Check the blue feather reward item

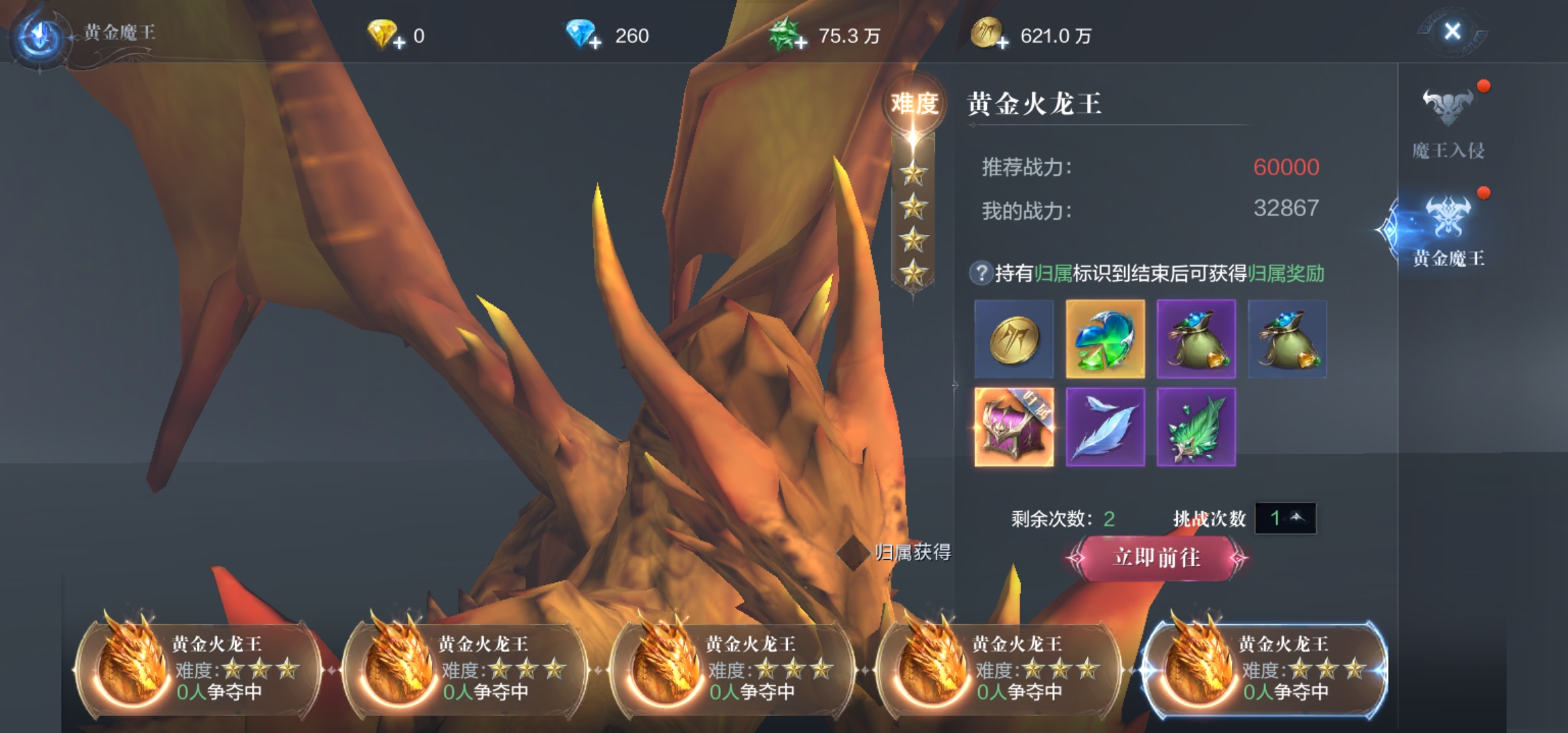click(1105, 427)
